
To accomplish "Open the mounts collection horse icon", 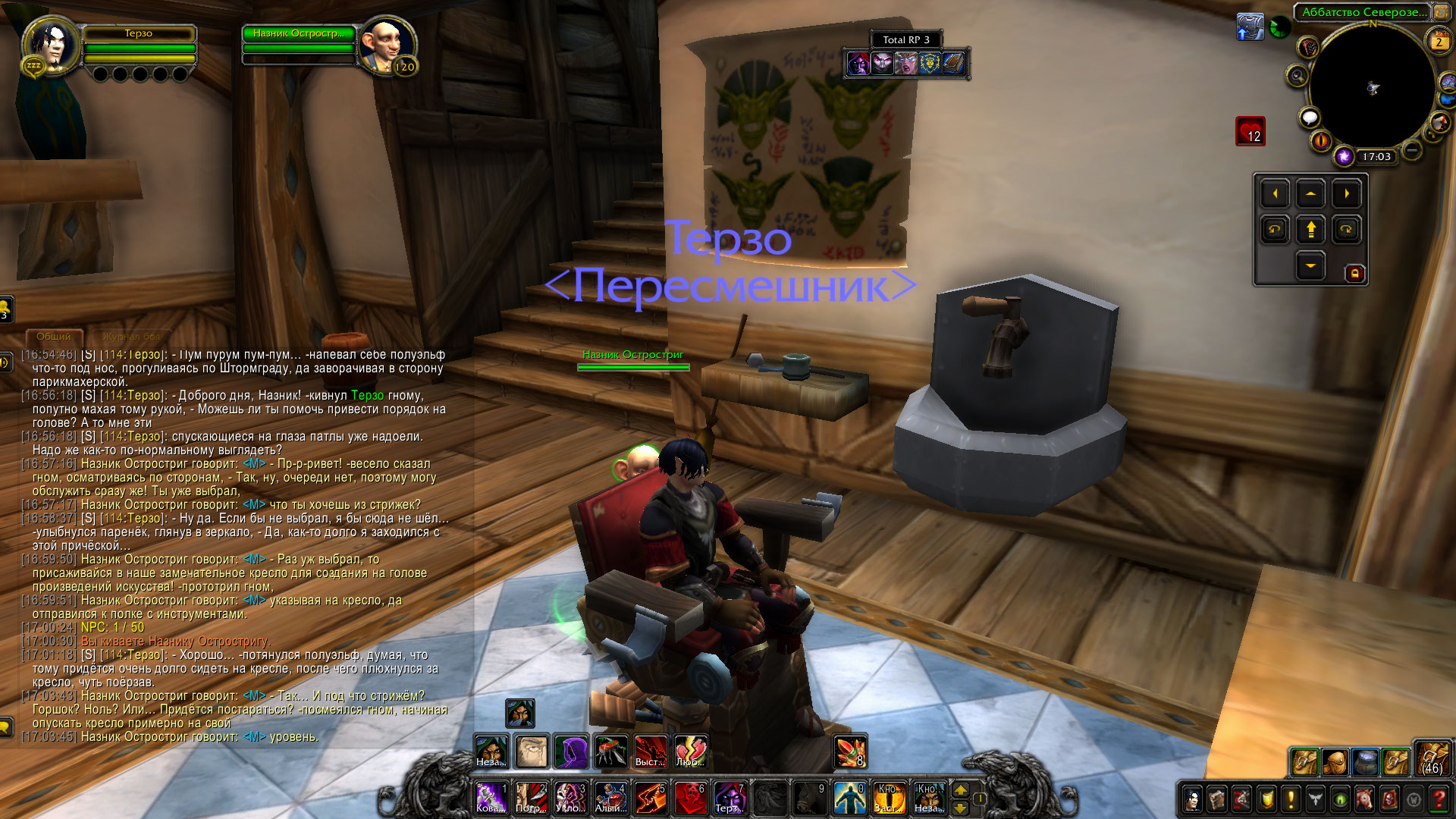I will [1364, 799].
